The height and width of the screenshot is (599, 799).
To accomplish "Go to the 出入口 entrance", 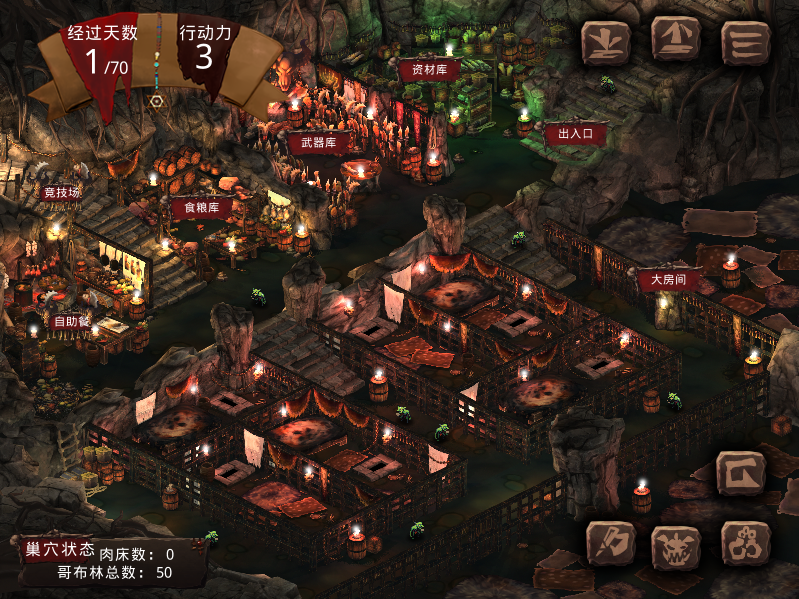I will coord(576,132).
